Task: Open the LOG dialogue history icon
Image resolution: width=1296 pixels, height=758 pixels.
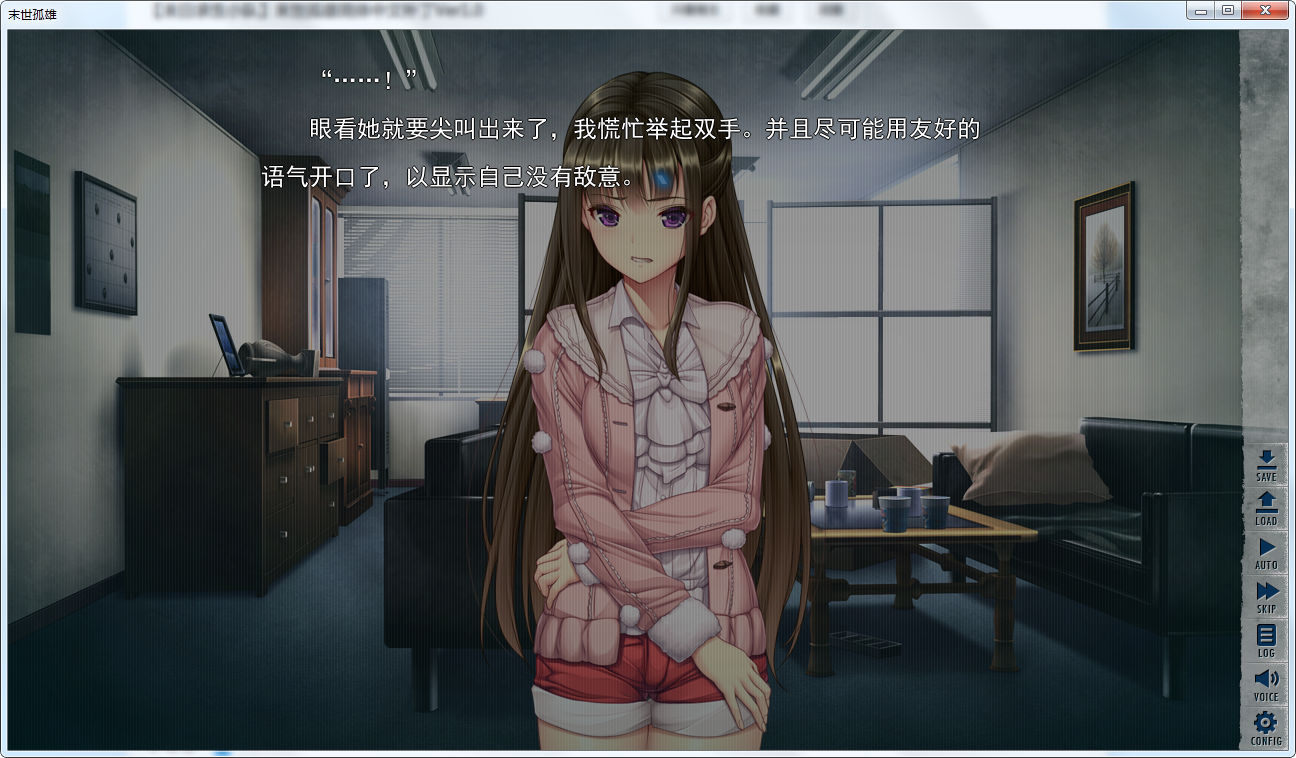Action: click(x=1266, y=638)
